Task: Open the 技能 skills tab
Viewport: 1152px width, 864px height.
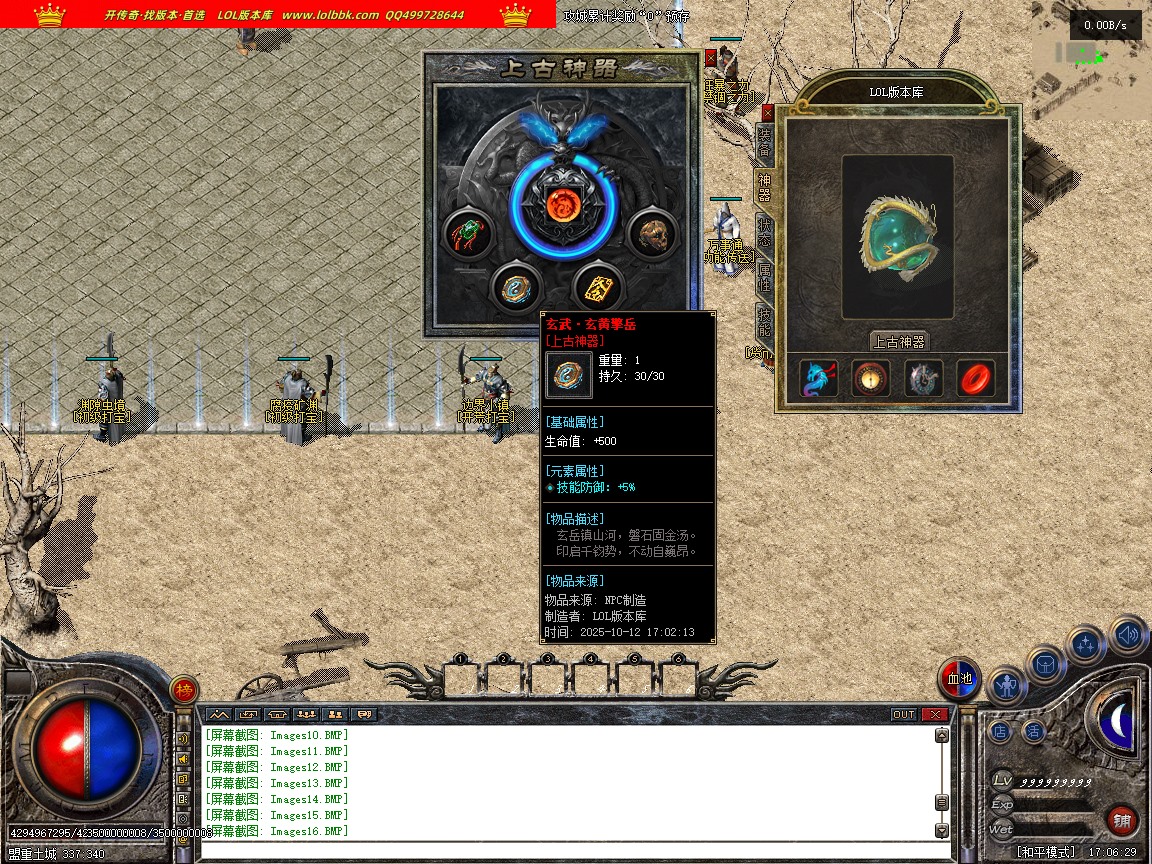Action: (x=765, y=320)
